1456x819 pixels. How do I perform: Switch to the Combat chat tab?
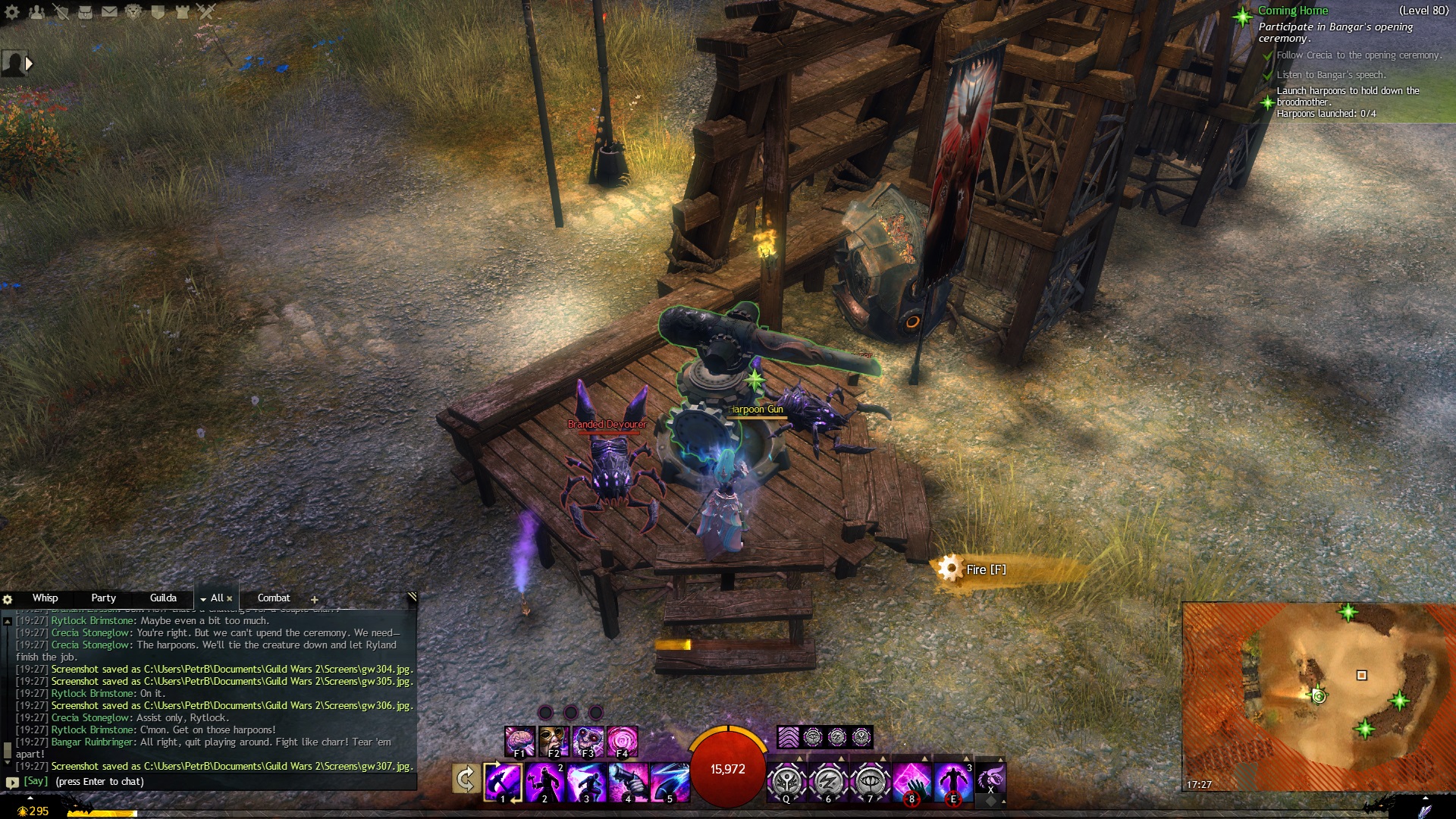pos(273,598)
